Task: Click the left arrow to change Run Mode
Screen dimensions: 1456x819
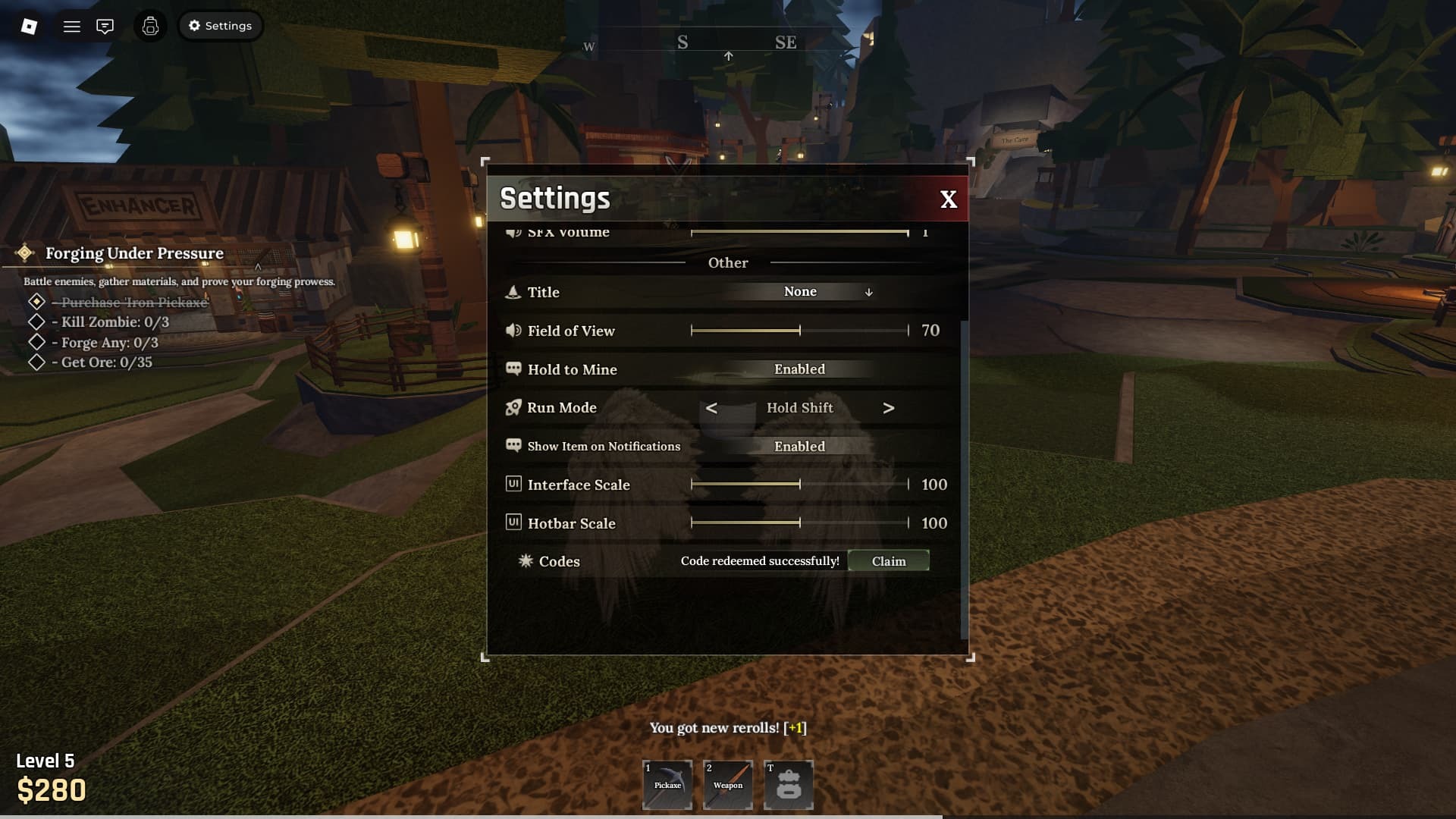Action: [711, 408]
